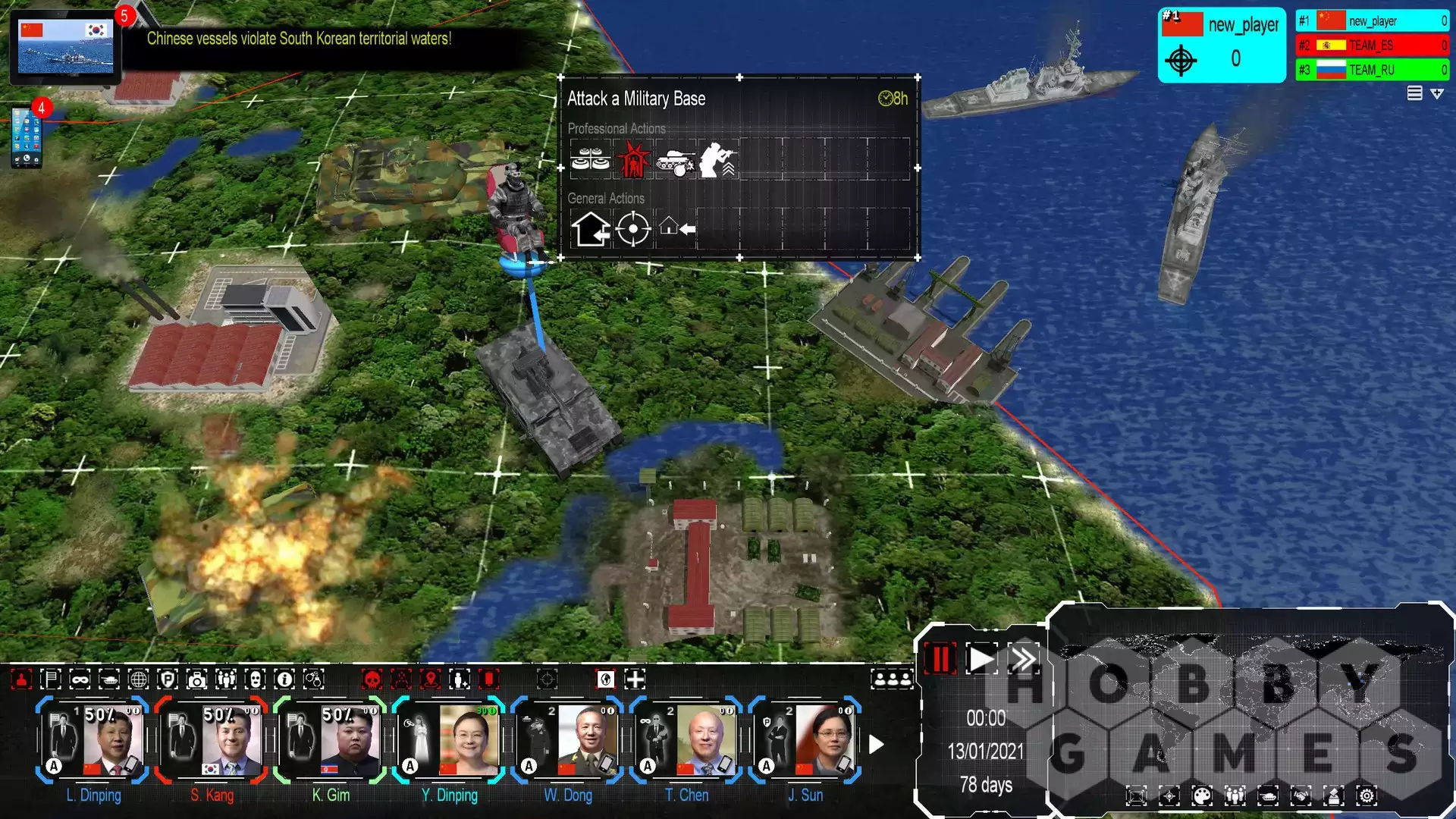1456x819 pixels.
Task: Open the TEAM_RU scoreboard row
Action: [x=1372, y=70]
